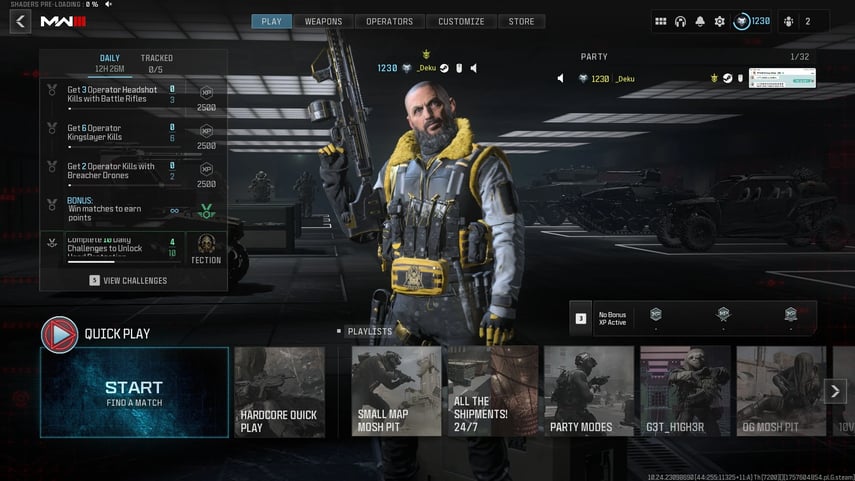
Task: Show more playlists with the right arrow
Action: pyautogui.click(x=835, y=391)
